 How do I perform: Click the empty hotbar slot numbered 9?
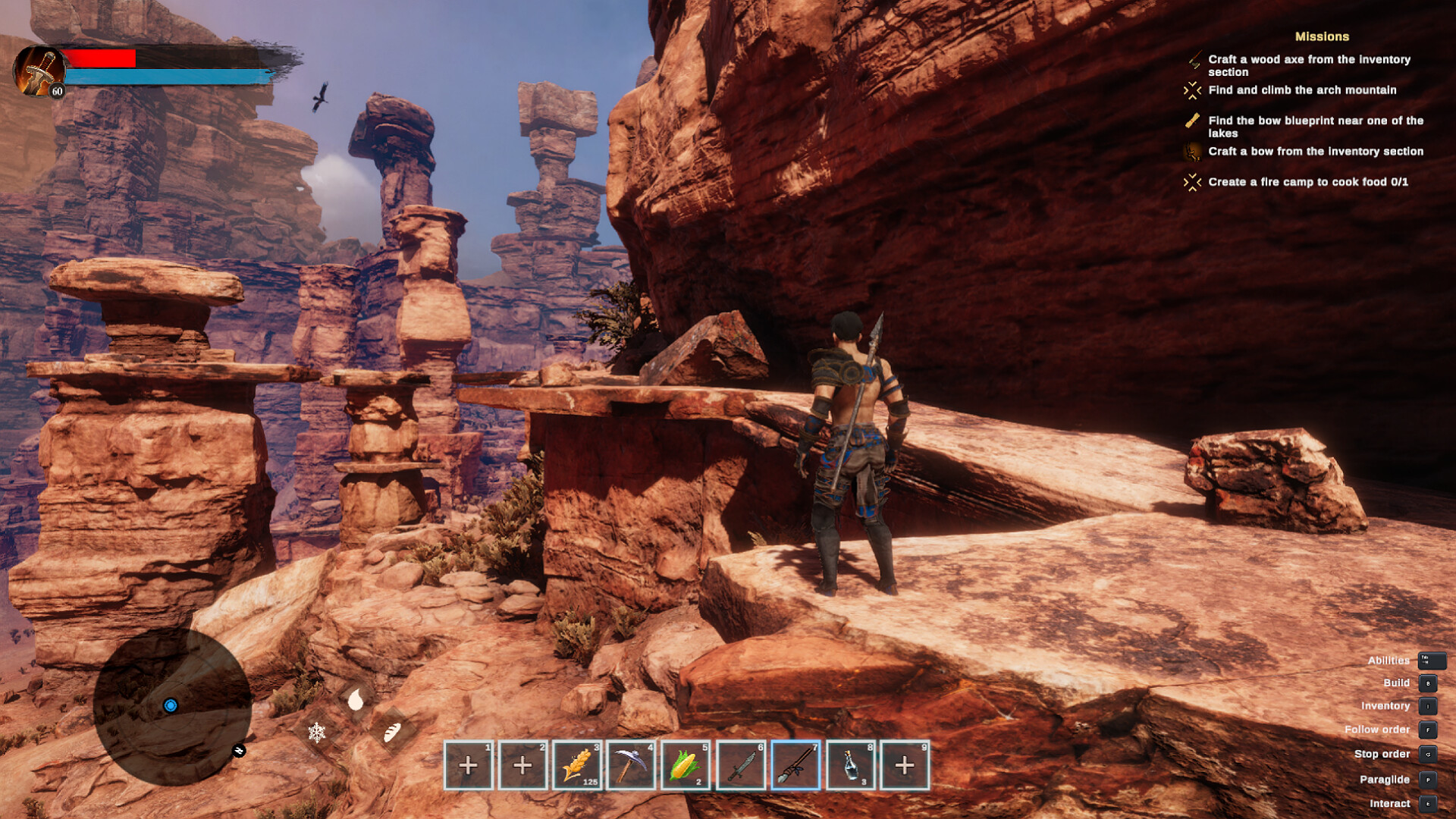tap(905, 765)
